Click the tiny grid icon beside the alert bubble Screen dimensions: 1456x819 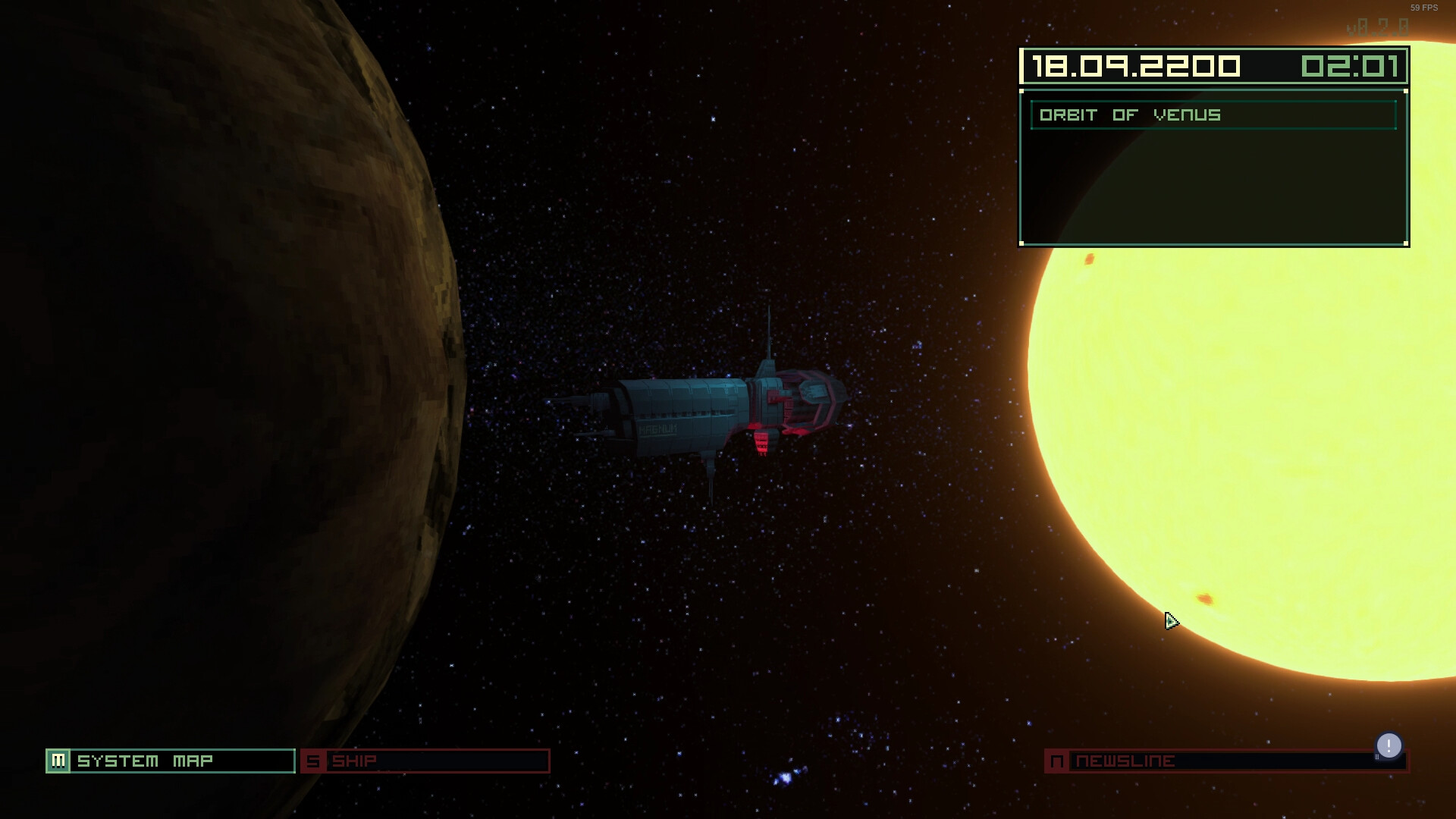(1376, 756)
